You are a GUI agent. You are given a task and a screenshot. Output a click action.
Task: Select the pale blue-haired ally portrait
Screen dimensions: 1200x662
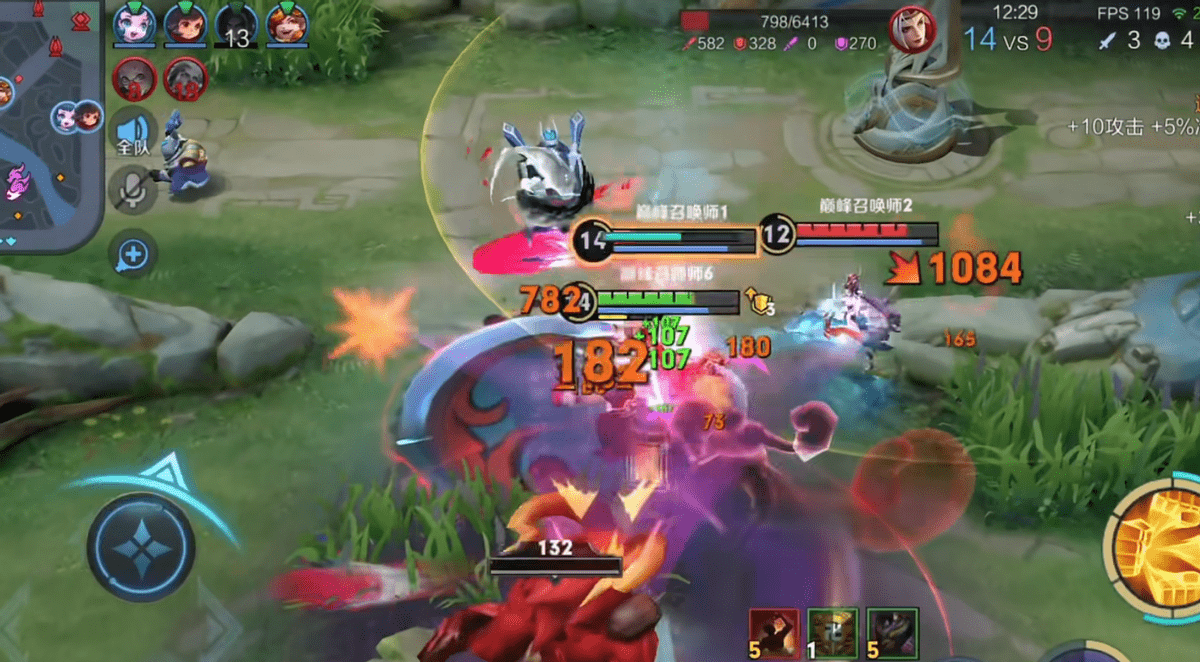click(132, 24)
